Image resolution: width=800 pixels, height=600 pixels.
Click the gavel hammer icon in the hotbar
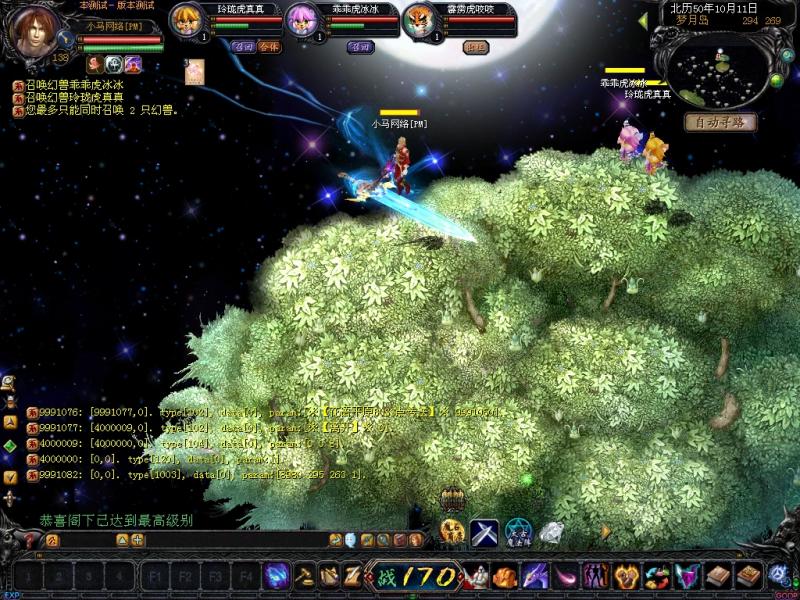point(303,576)
